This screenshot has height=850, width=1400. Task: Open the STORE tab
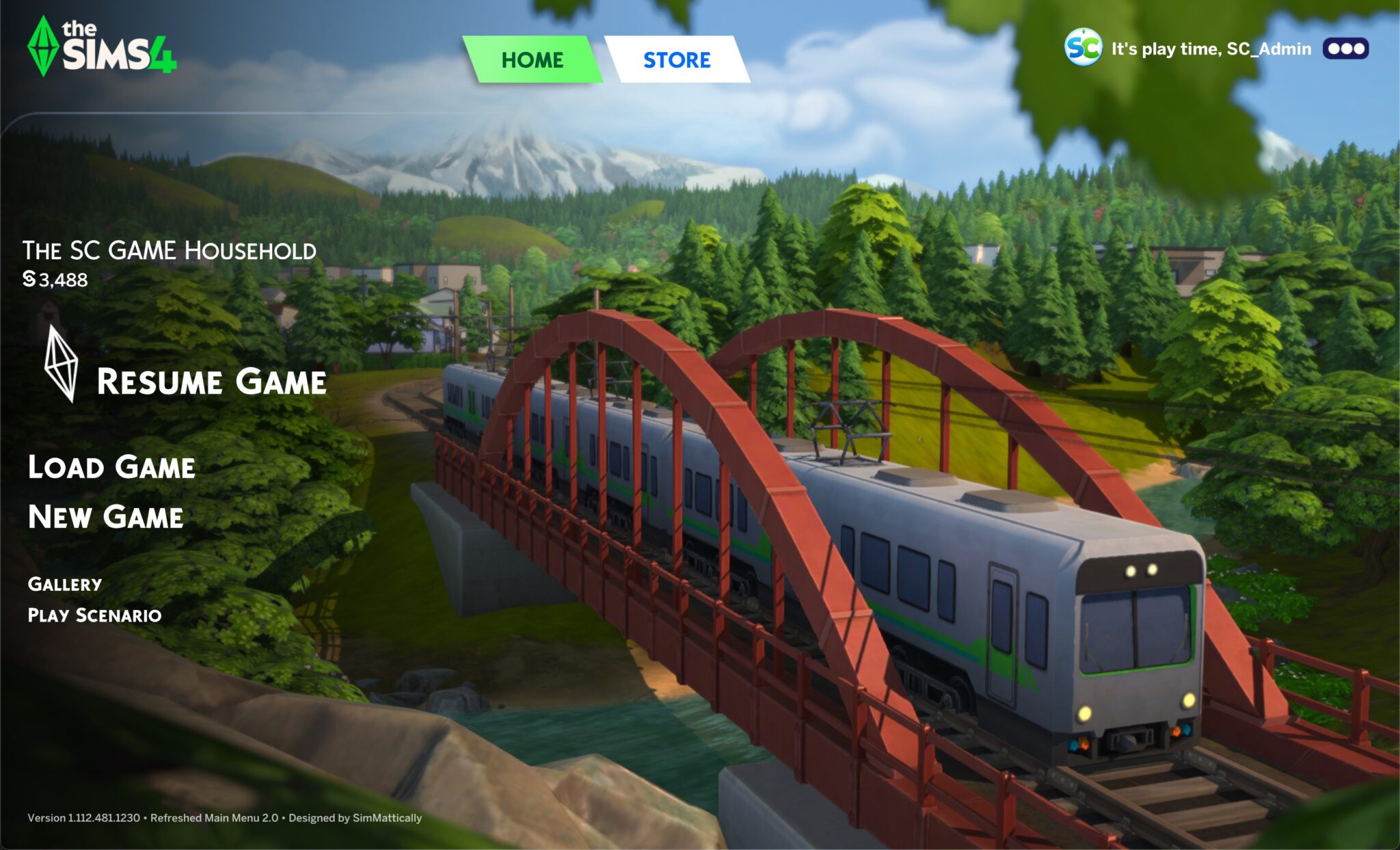pos(677,60)
